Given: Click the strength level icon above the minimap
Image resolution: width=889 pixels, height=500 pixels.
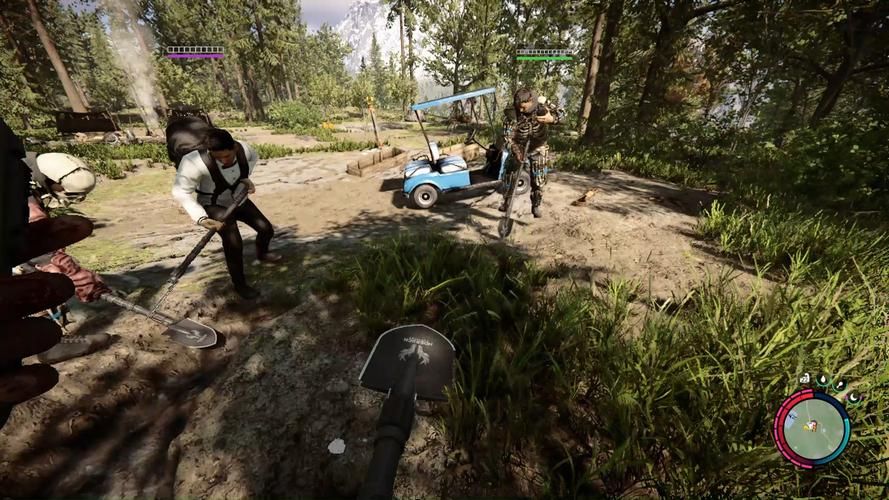Looking at the screenshot, I should (x=805, y=378).
